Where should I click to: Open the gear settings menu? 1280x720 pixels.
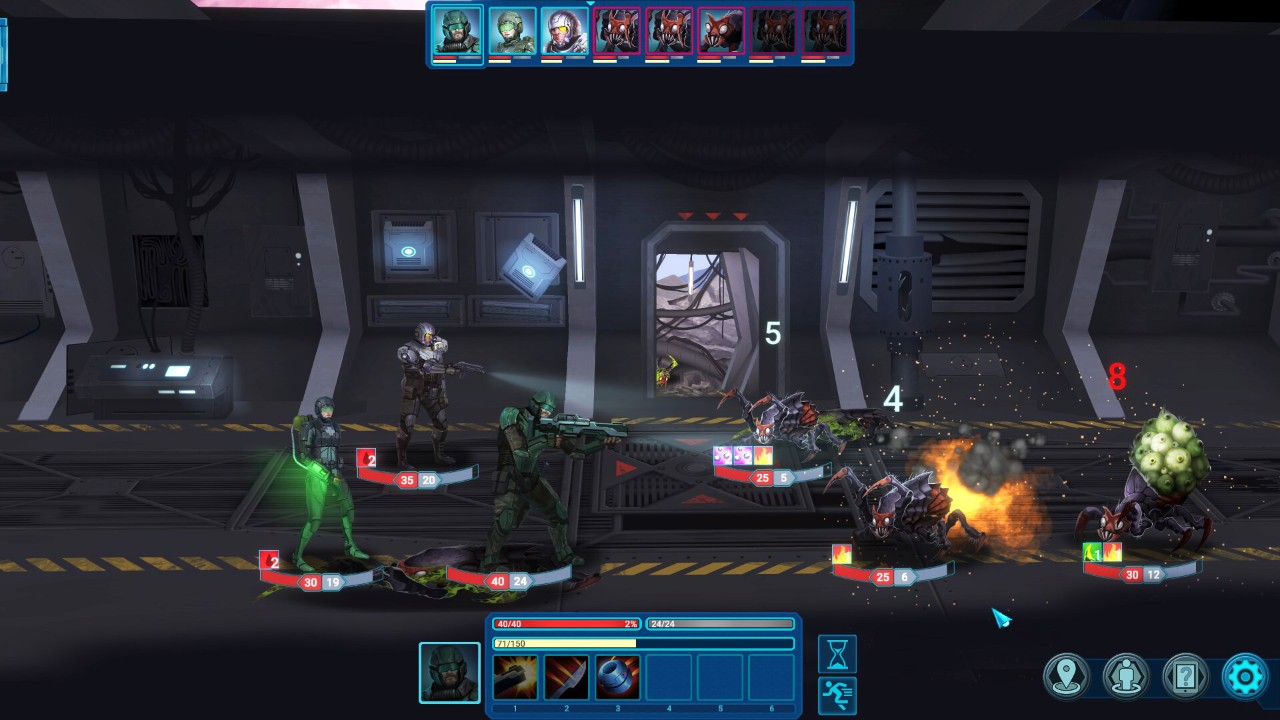[x=1245, y=677]
